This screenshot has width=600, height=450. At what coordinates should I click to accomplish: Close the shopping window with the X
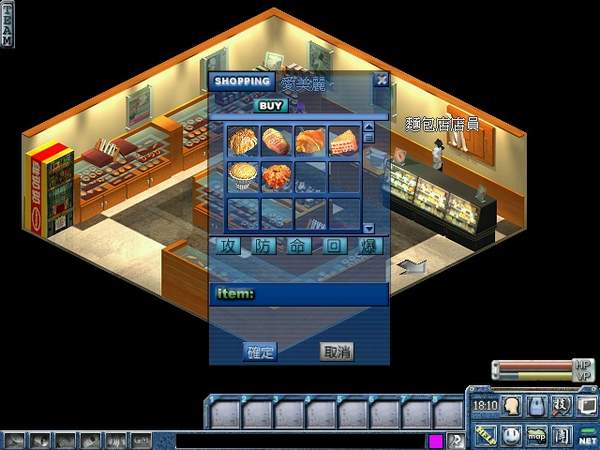point(381,80)
